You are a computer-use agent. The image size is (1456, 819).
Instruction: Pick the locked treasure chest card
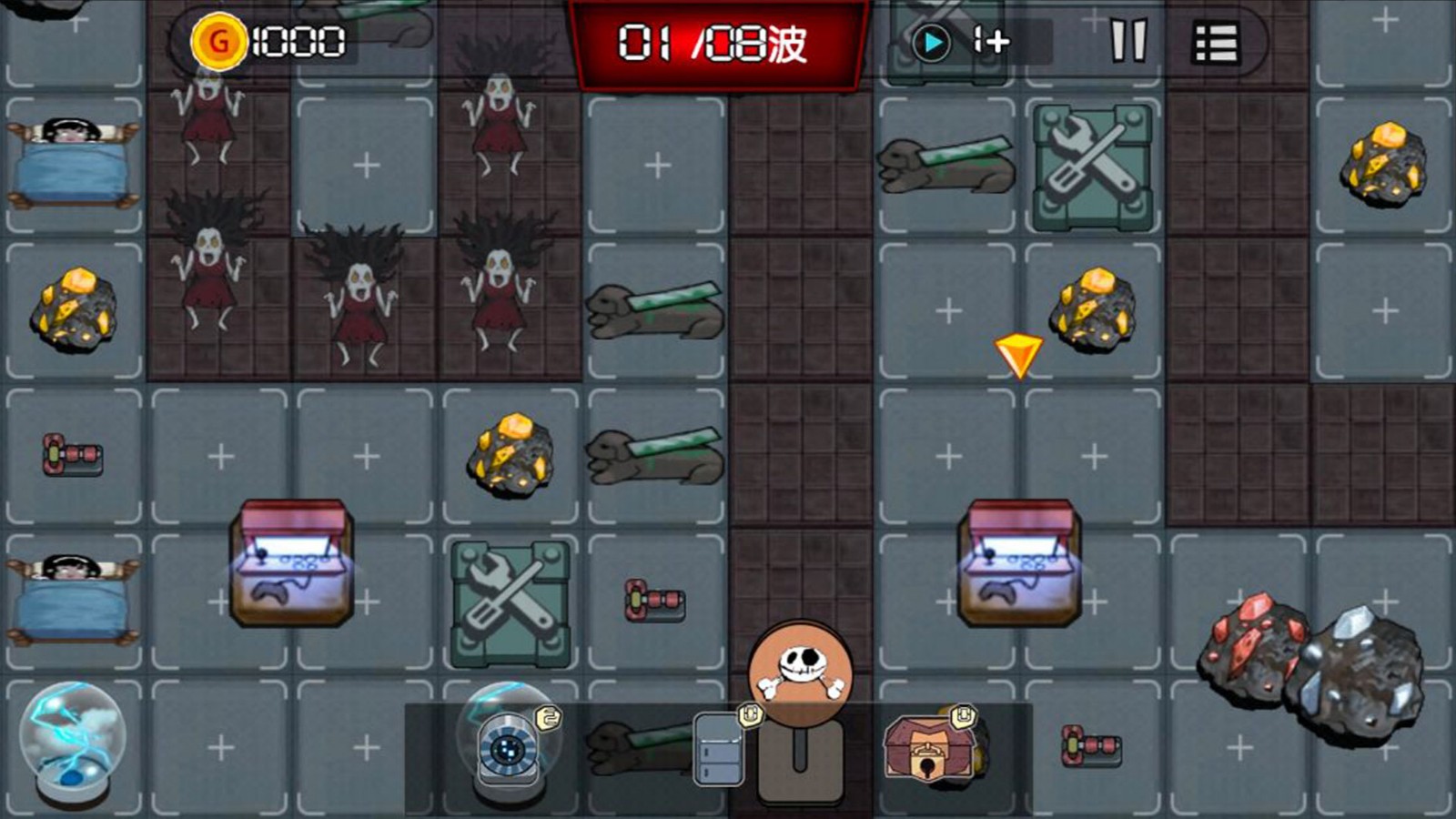(x=926, y=748)
